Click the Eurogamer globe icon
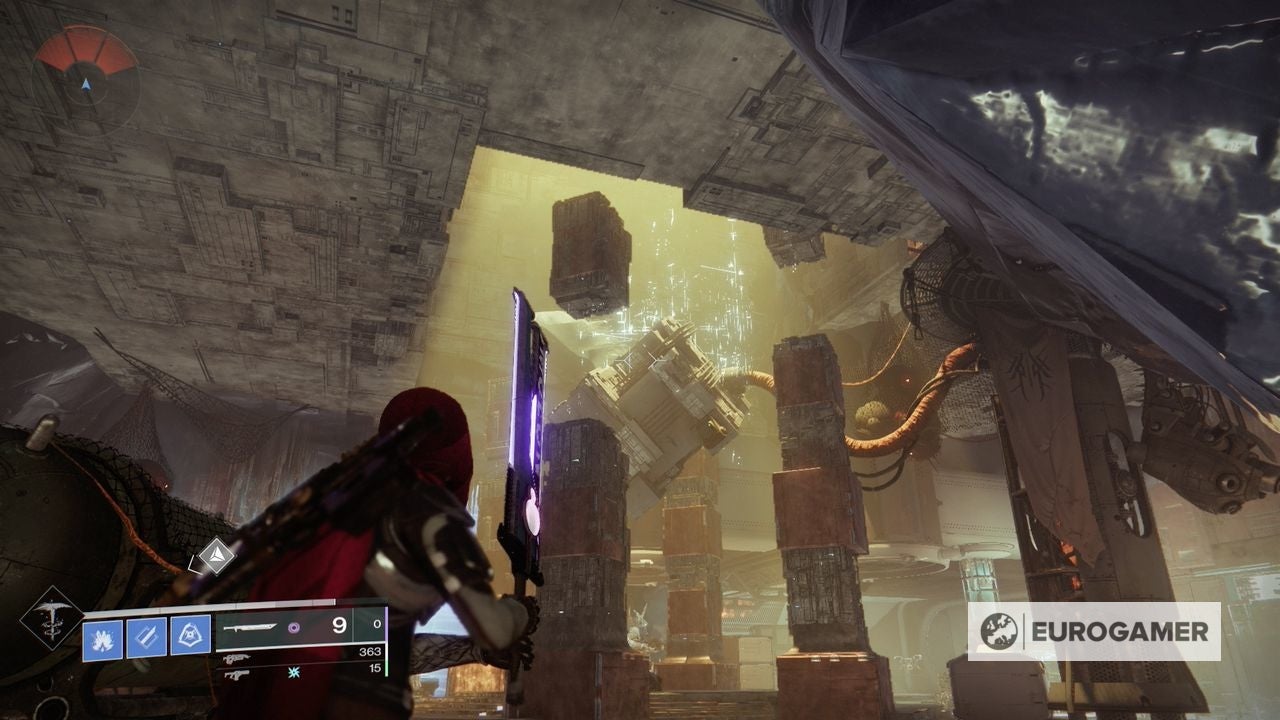The height and width of the screenshot is (720, 1280). point(998,631)
